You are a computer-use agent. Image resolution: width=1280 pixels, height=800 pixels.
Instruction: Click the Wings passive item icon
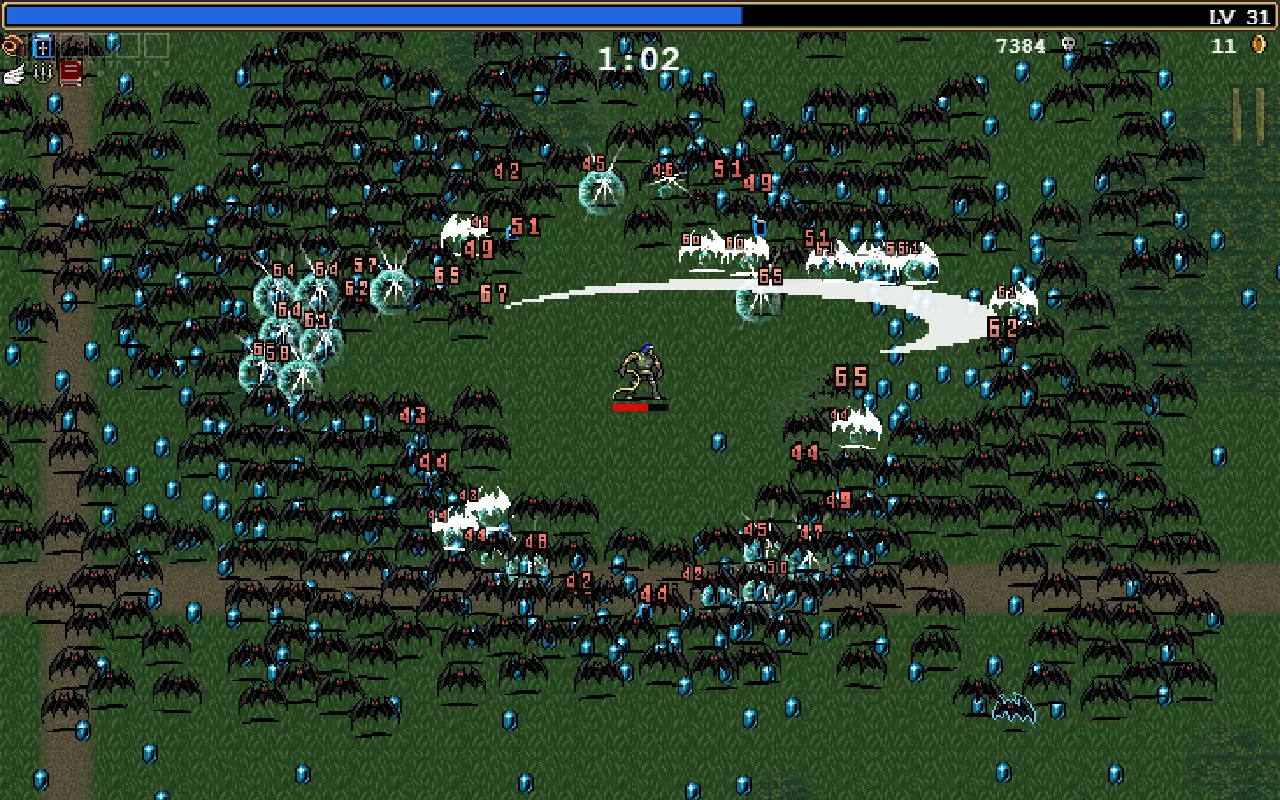(x=14, y=75)
